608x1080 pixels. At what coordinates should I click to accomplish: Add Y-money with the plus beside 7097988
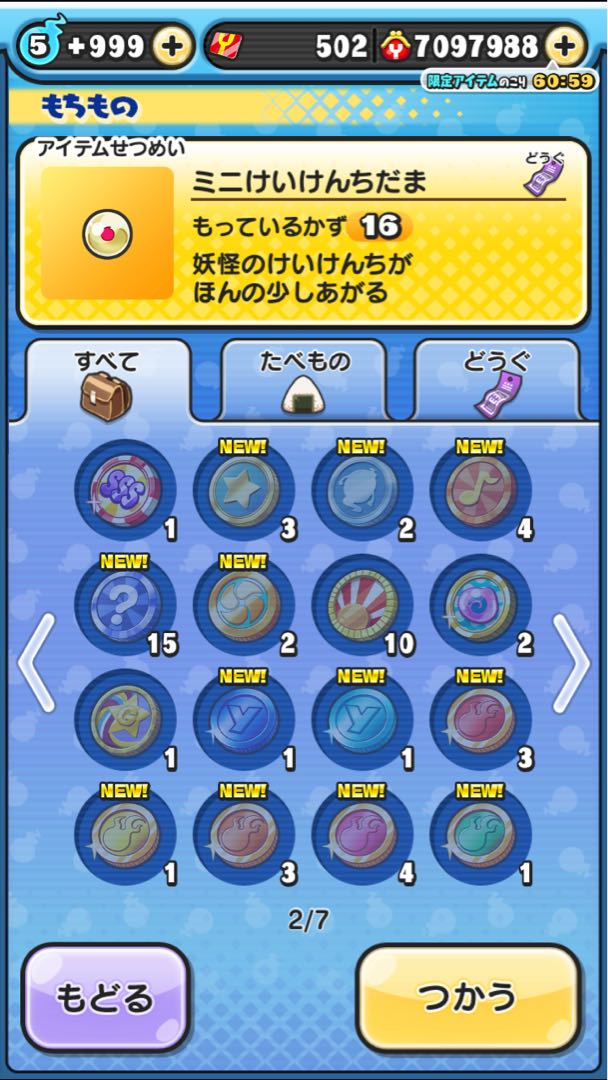coord(565,45)
